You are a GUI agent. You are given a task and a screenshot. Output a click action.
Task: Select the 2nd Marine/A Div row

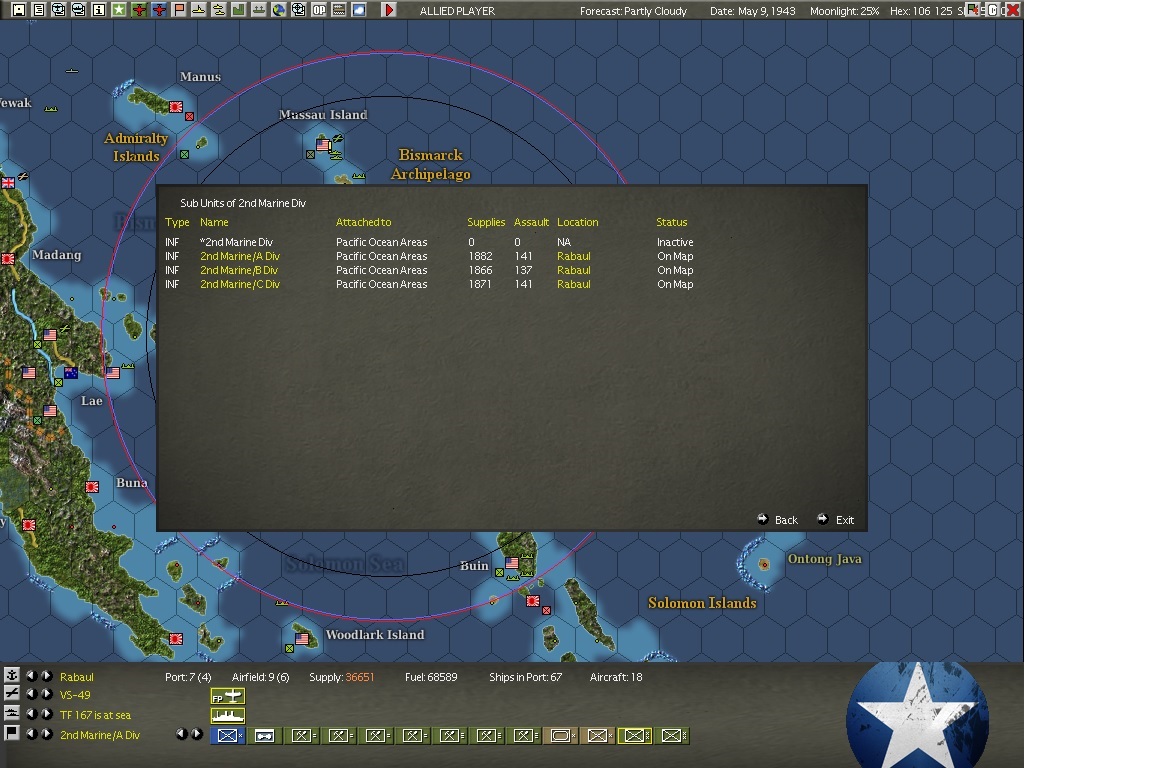pos(239,257)
